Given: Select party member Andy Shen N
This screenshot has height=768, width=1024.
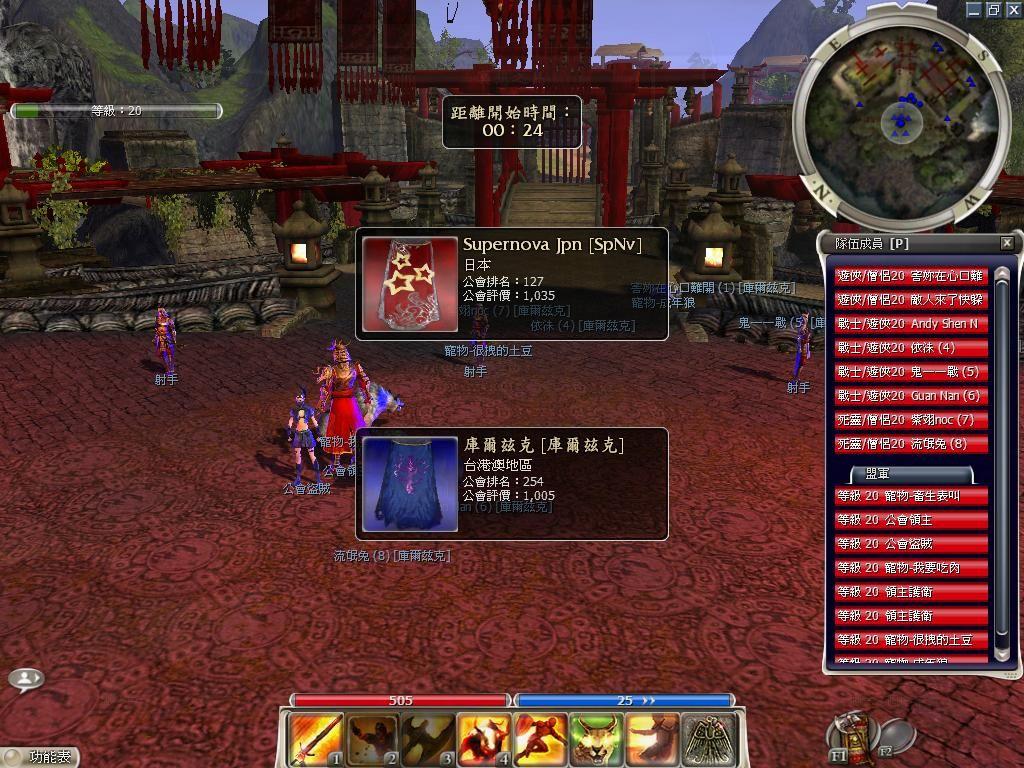Looking at the screenshot, I should (x=911, y=324).
